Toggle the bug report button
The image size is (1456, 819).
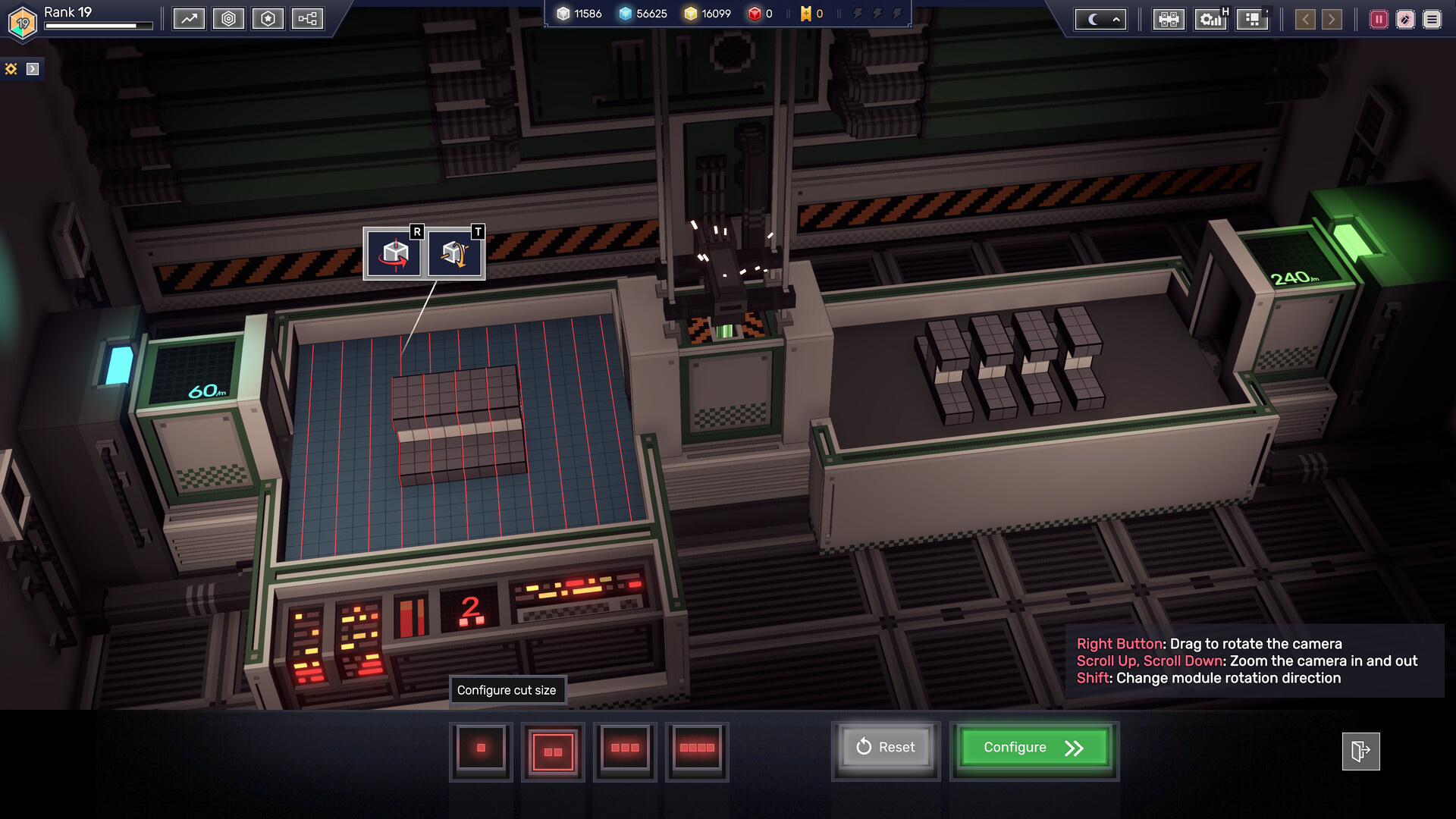(x=1404, y=20)
